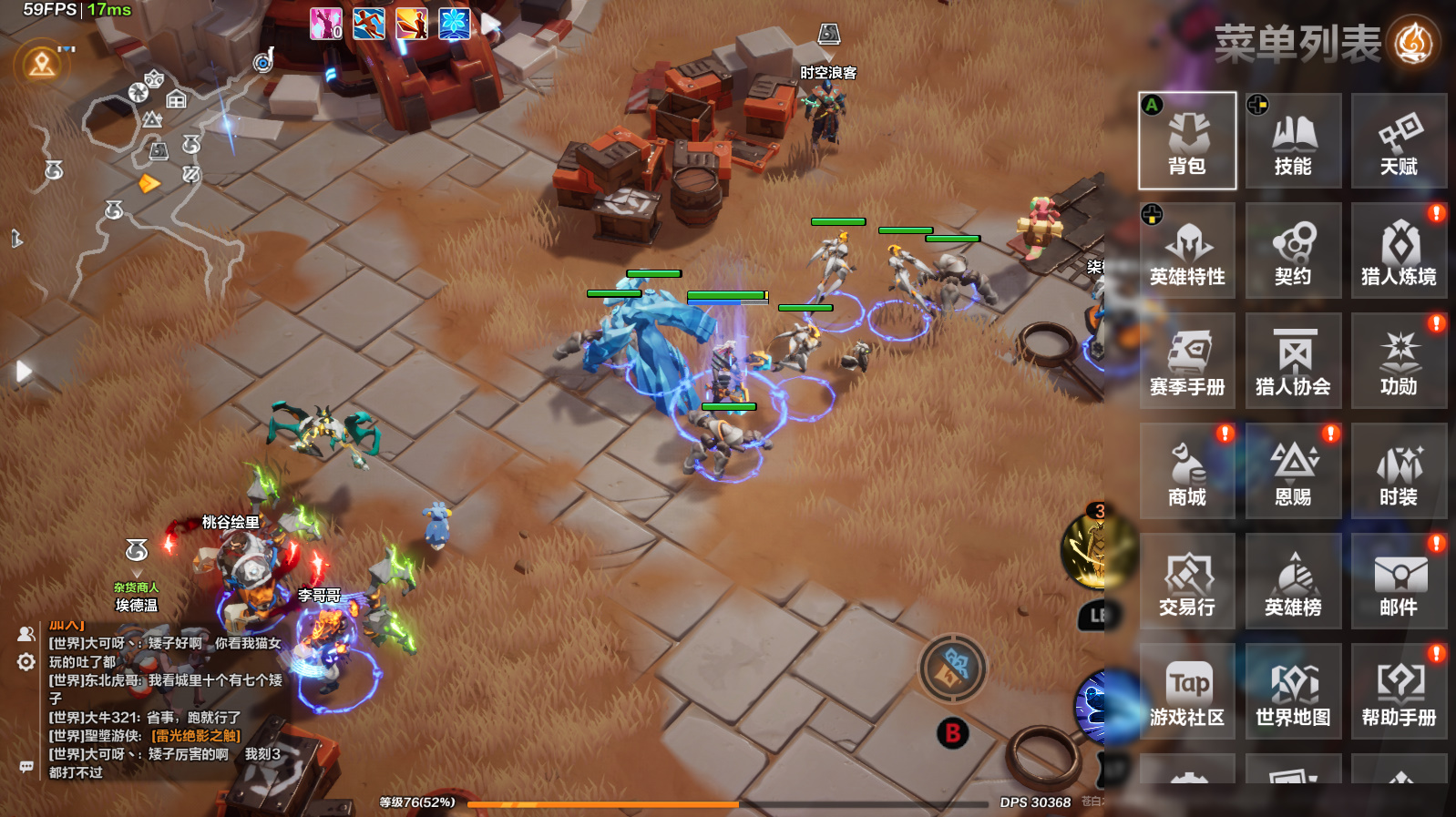The image size is (1456, 817).
Task: Select the 功勋 merit menu
Action: coord(1399,361)
